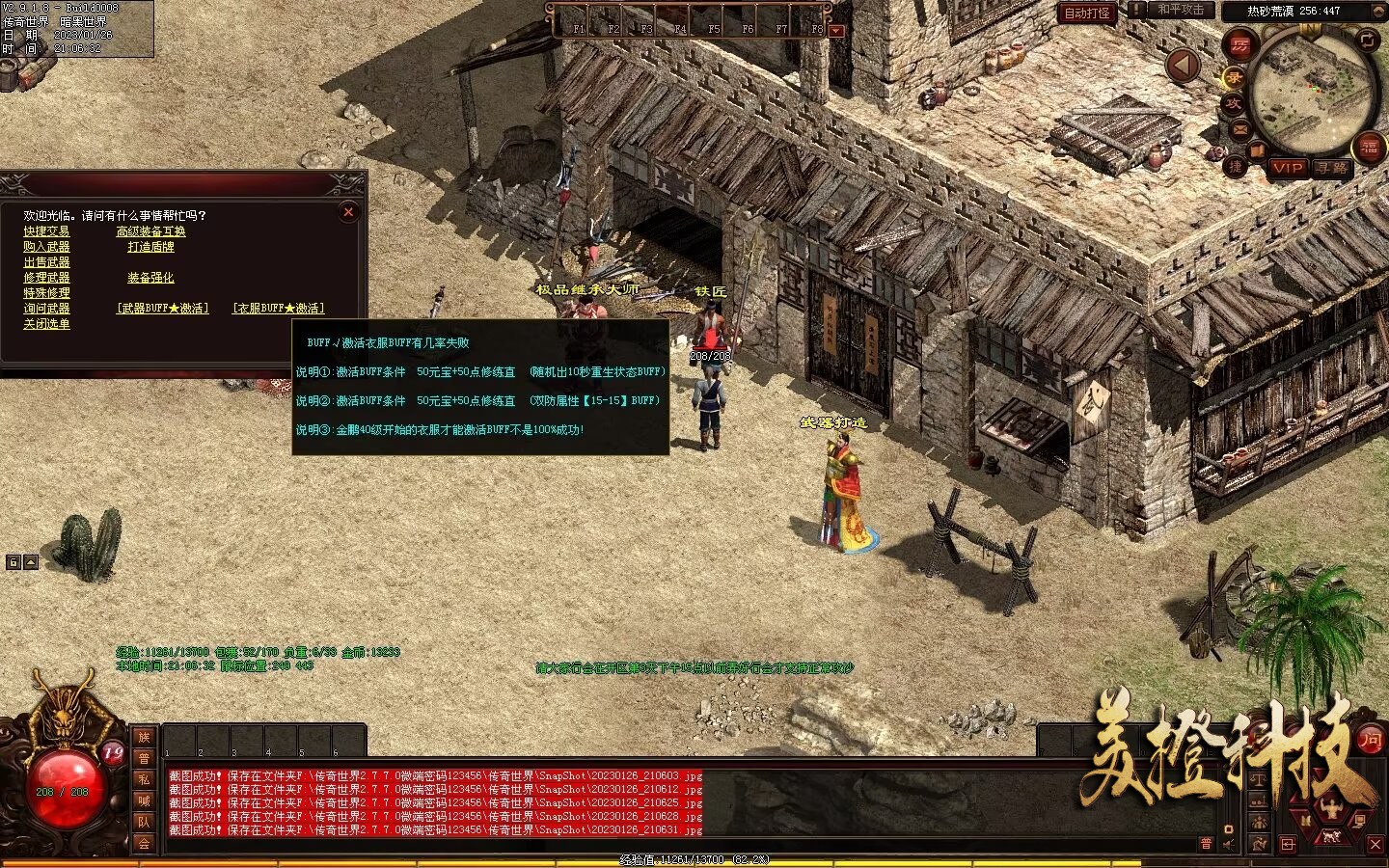Click the red 福 welfare icon
This screenshot has height=868, width=1389.
click(x=1369, y=148)
